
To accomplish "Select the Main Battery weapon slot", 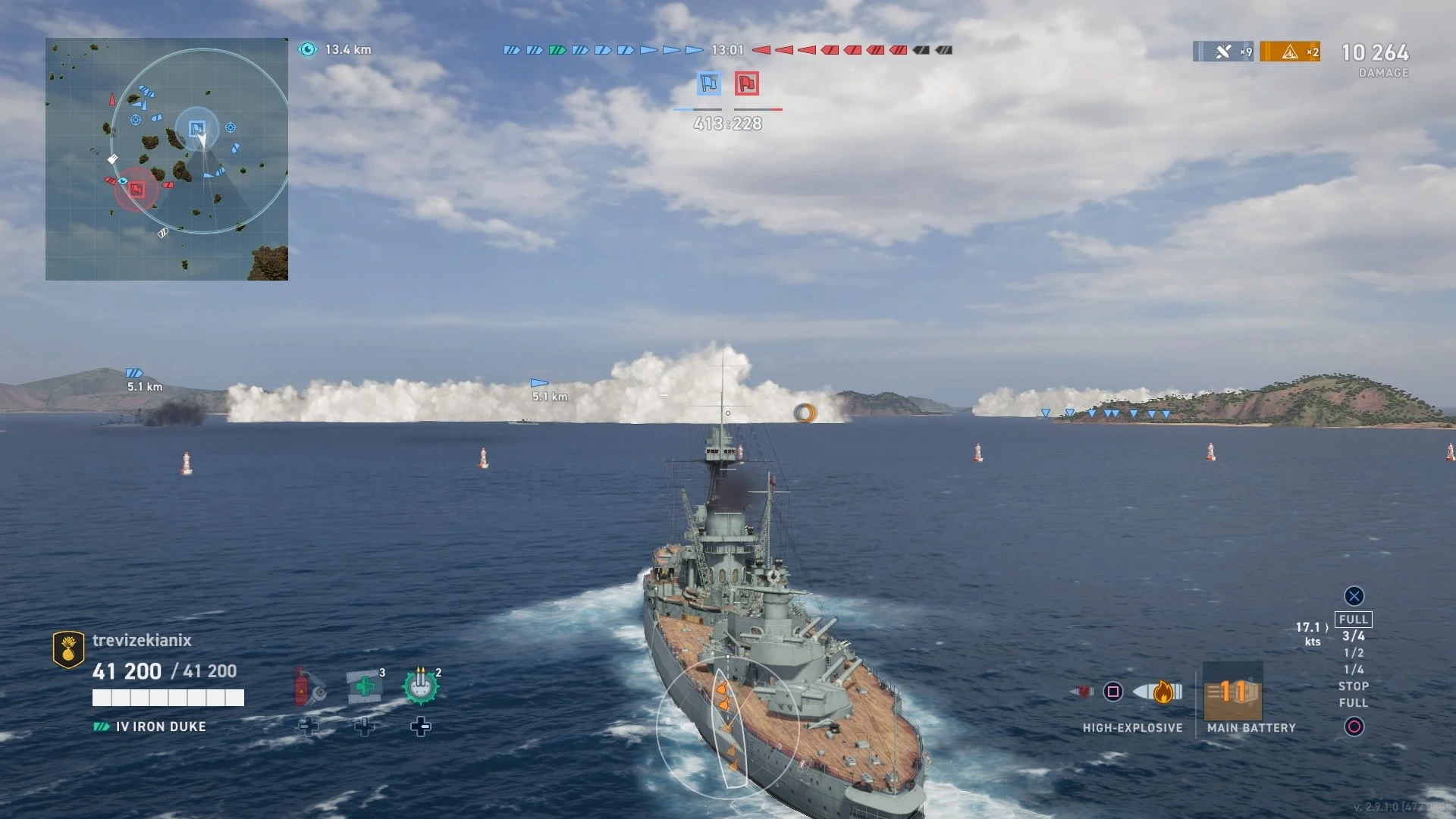I will pyautogui.click(x=1233, y=692).
